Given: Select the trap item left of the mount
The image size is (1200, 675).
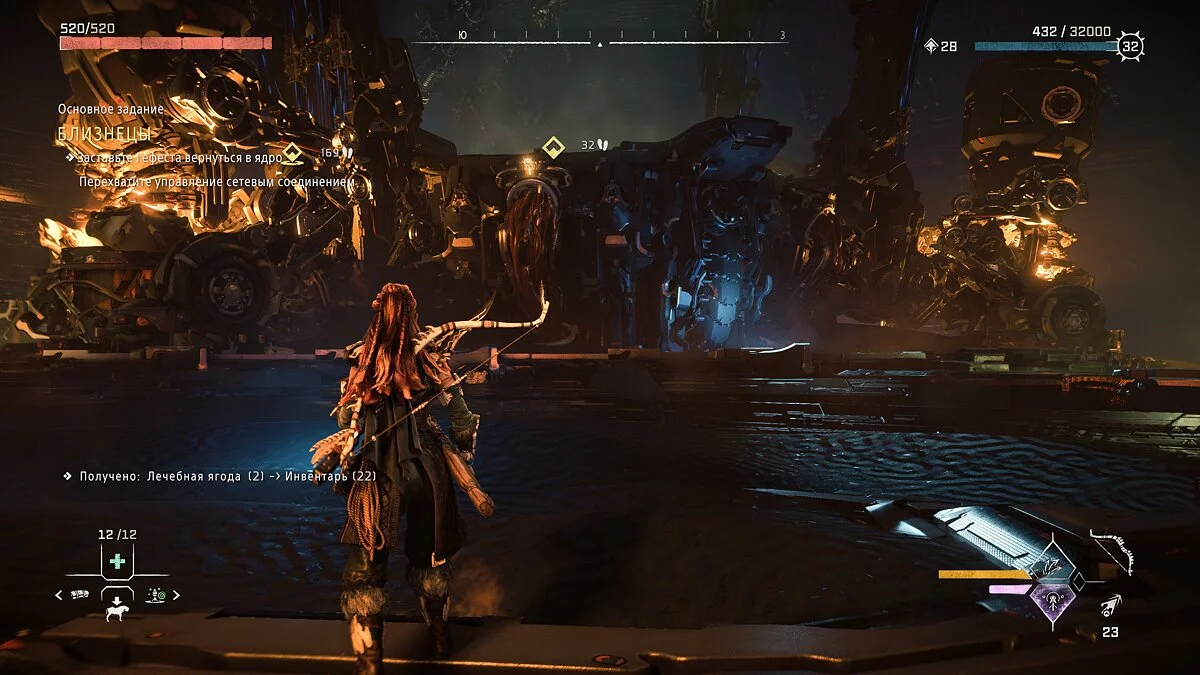Looking at the screenshot, I should 80,595.
